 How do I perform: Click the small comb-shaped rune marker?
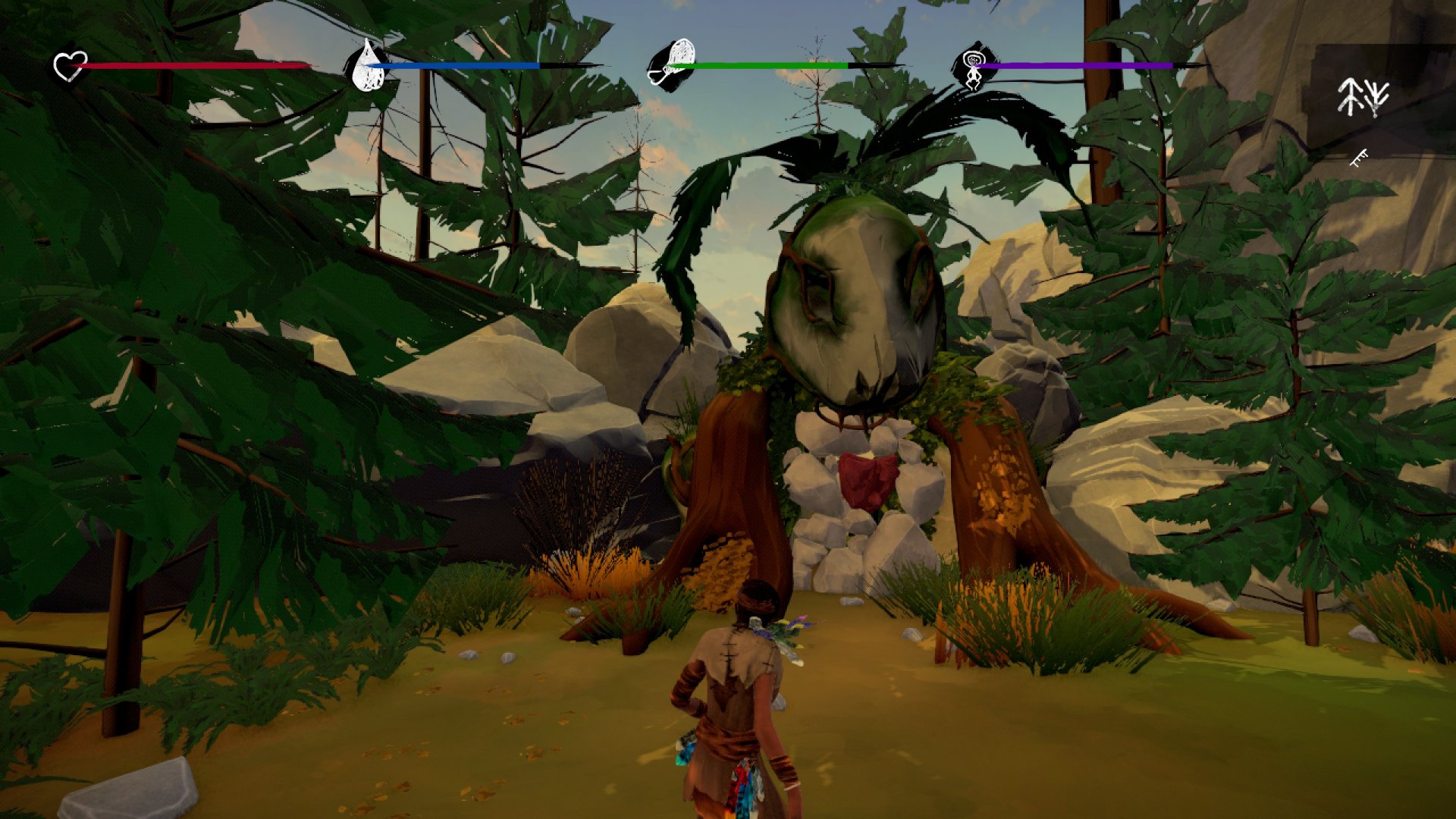pyautogui.click(x=1359, y=158)
